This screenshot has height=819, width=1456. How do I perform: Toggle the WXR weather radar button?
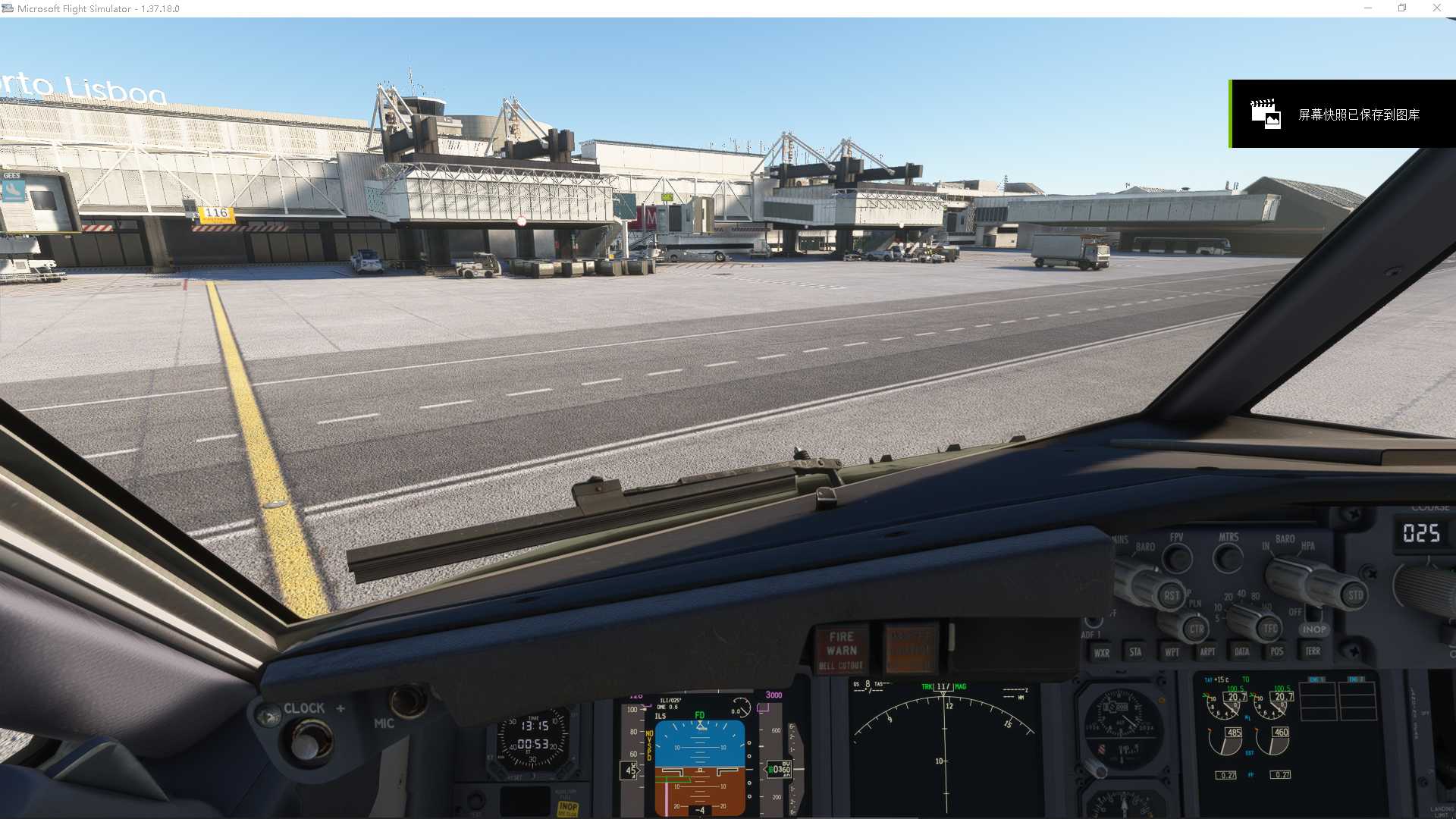pyautogui.click(x=1101, y=652)
